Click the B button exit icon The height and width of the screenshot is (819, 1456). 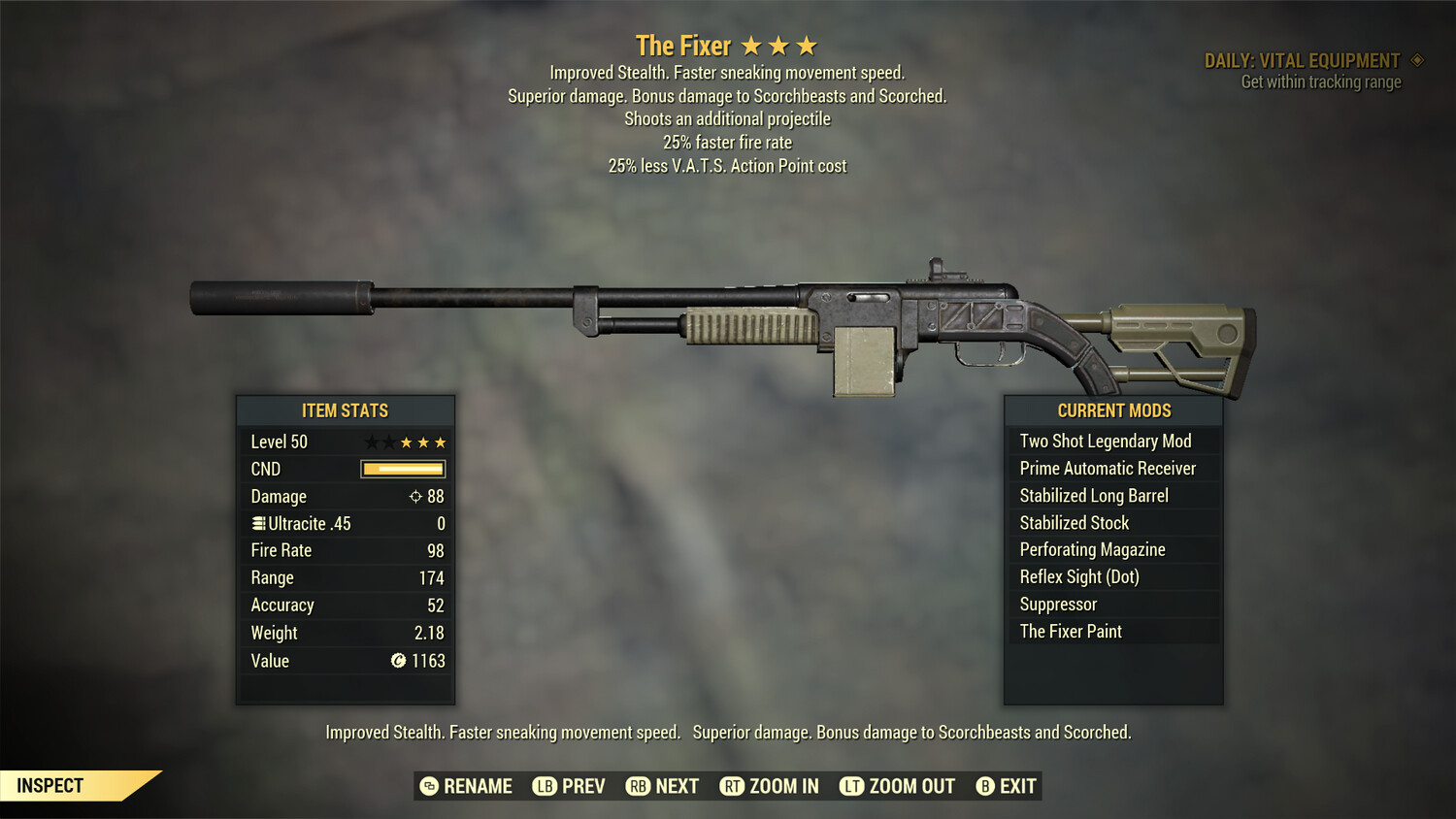(986, 786)
